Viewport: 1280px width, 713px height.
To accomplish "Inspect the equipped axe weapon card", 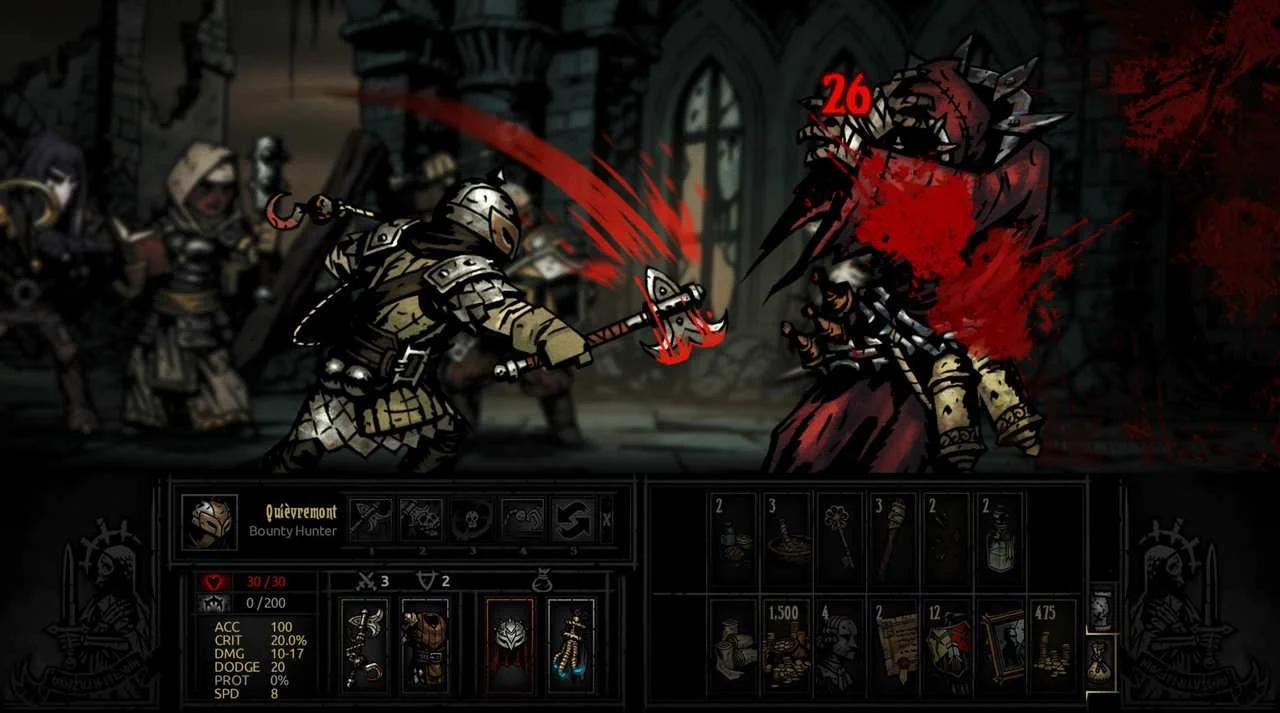I will click(364, 647).
